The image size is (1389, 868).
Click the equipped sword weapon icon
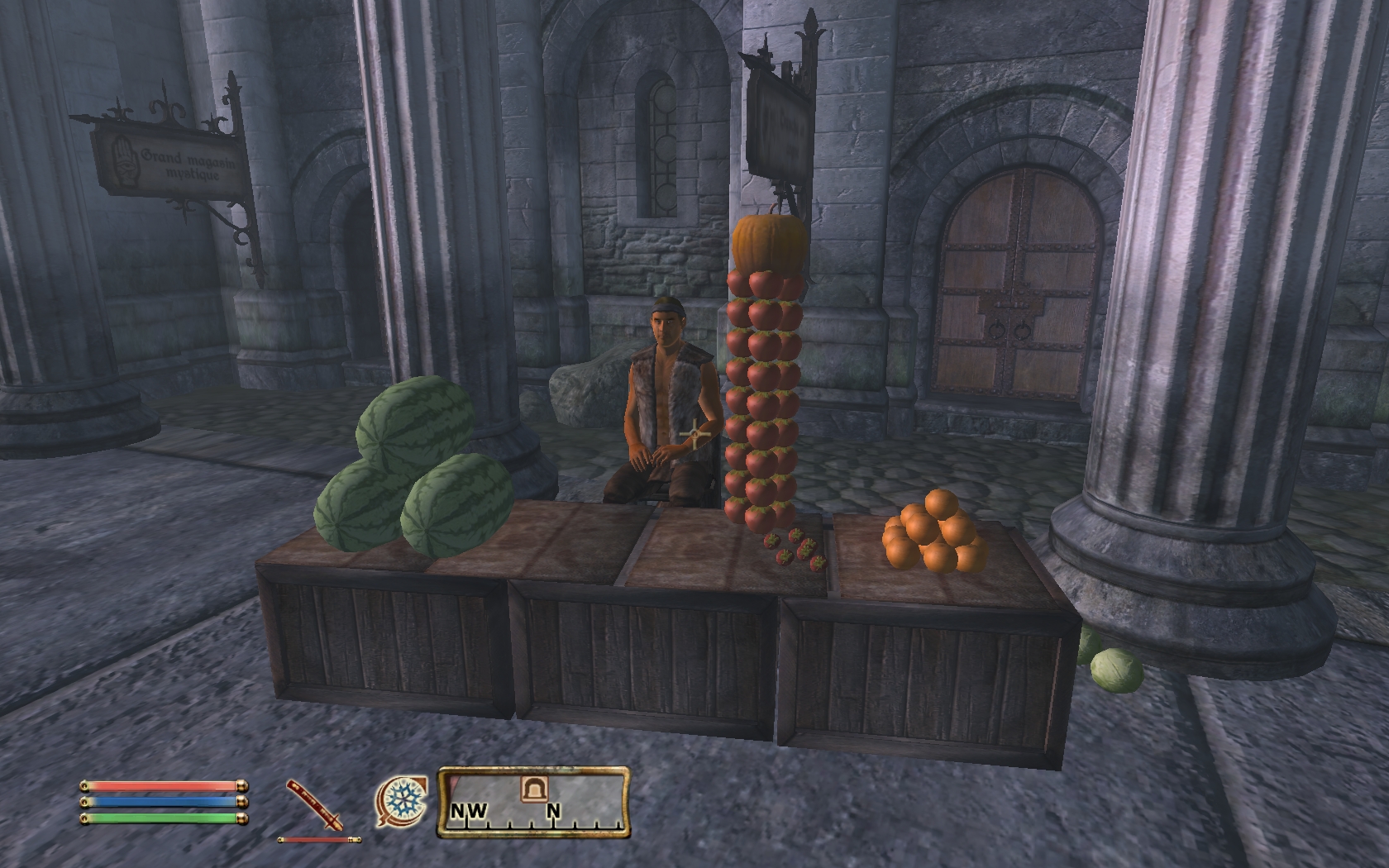(315, 805)
